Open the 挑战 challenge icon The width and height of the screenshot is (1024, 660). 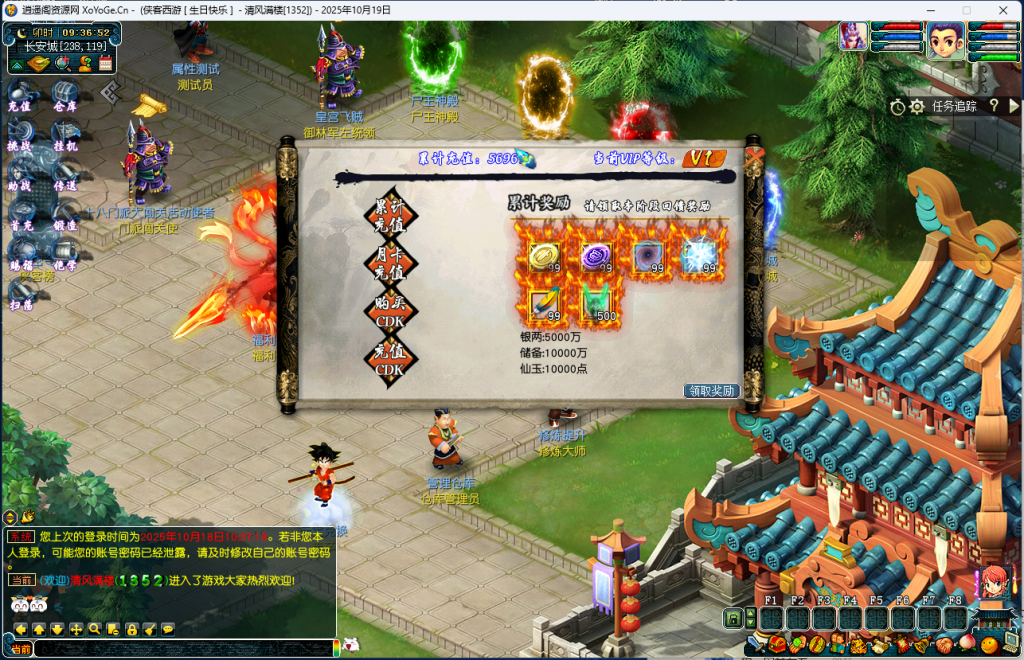click(x=20, y=137)
